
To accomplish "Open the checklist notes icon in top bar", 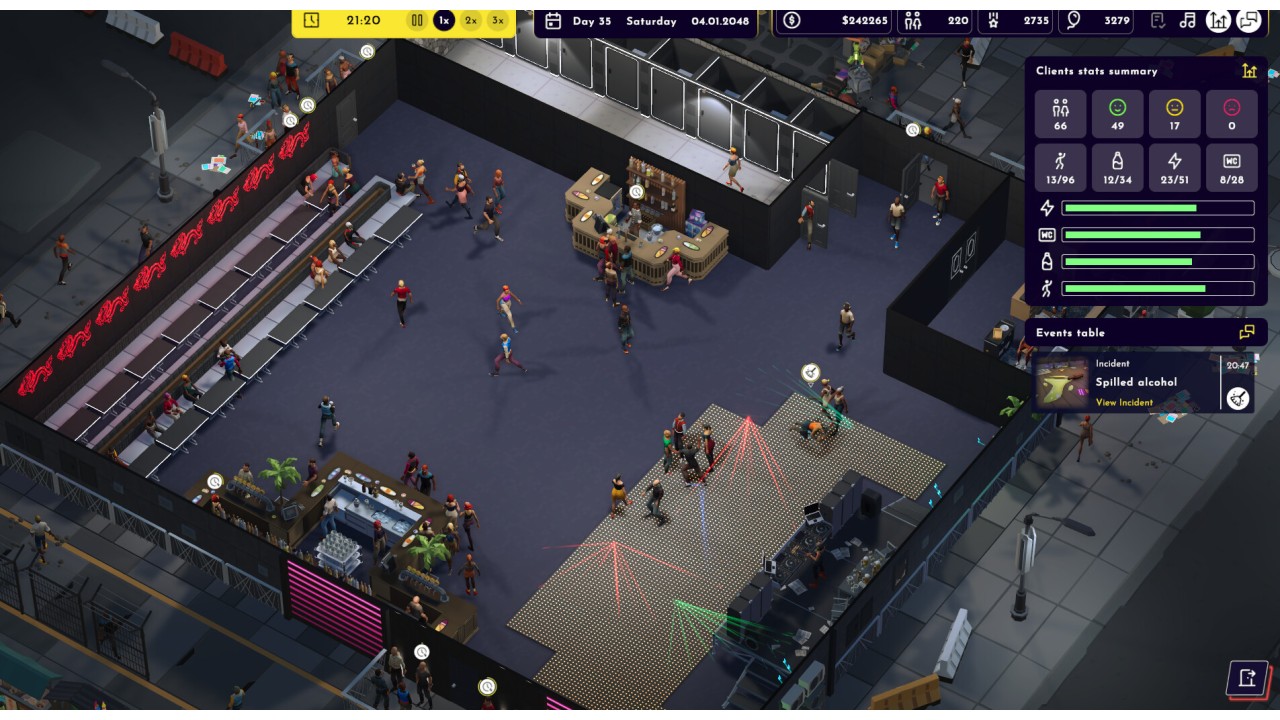I will 1158,20.
